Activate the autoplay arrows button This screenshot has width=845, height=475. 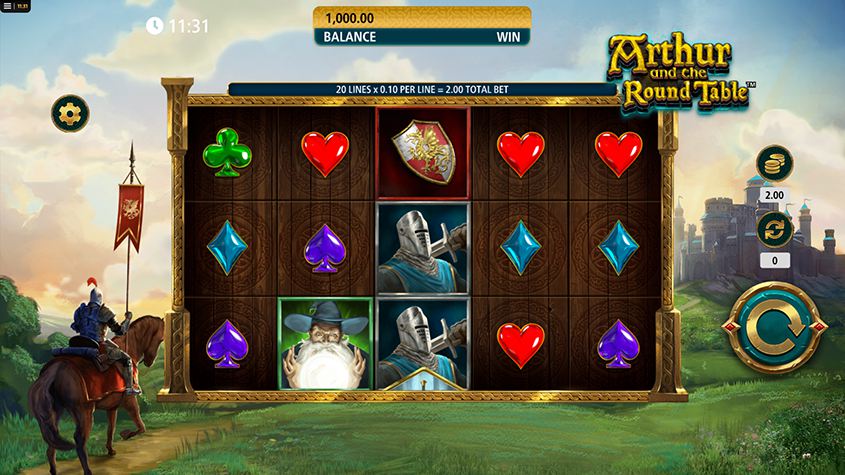coord(774,229)
